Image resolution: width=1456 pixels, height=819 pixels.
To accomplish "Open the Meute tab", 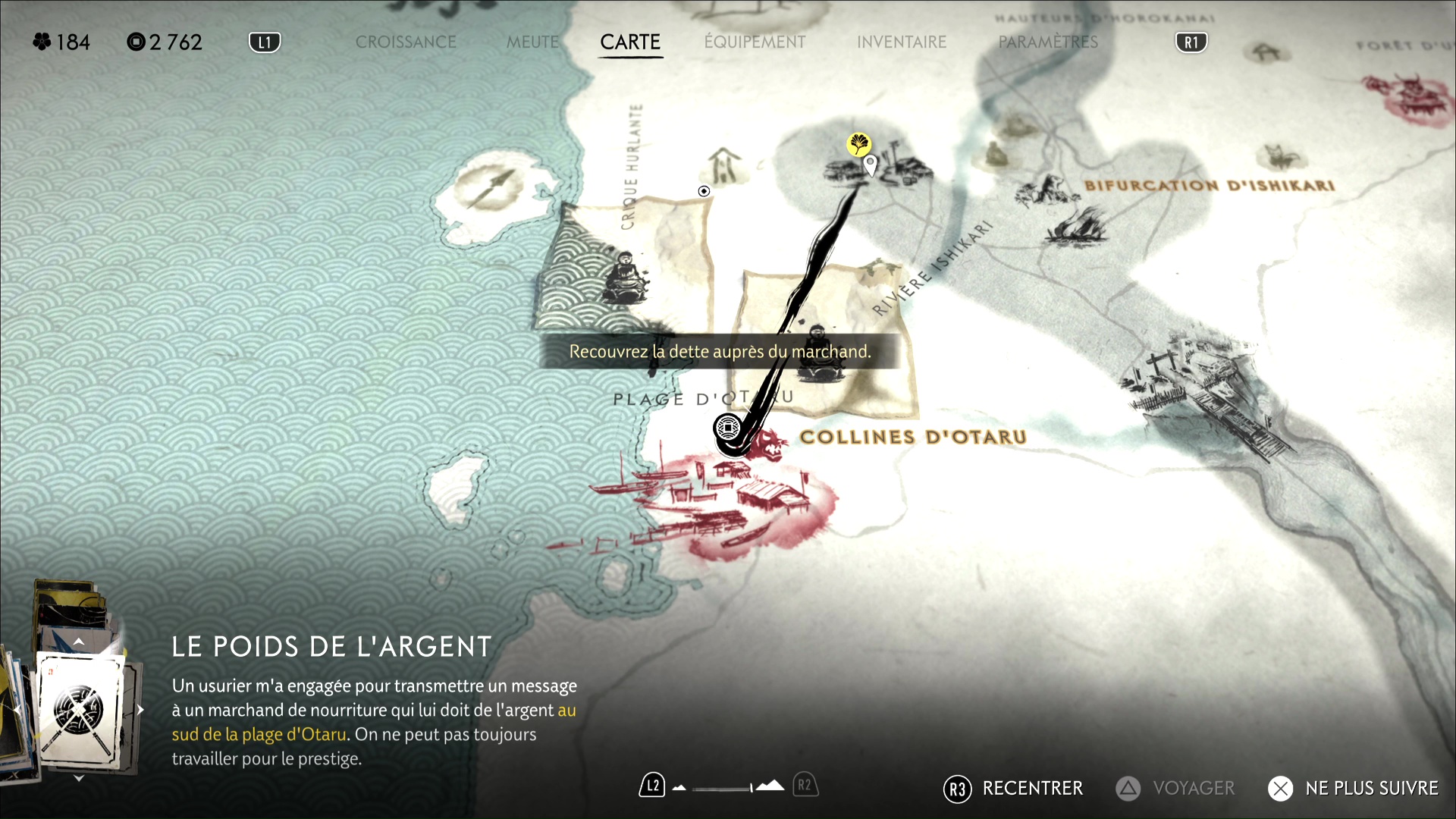I will 532,42.
